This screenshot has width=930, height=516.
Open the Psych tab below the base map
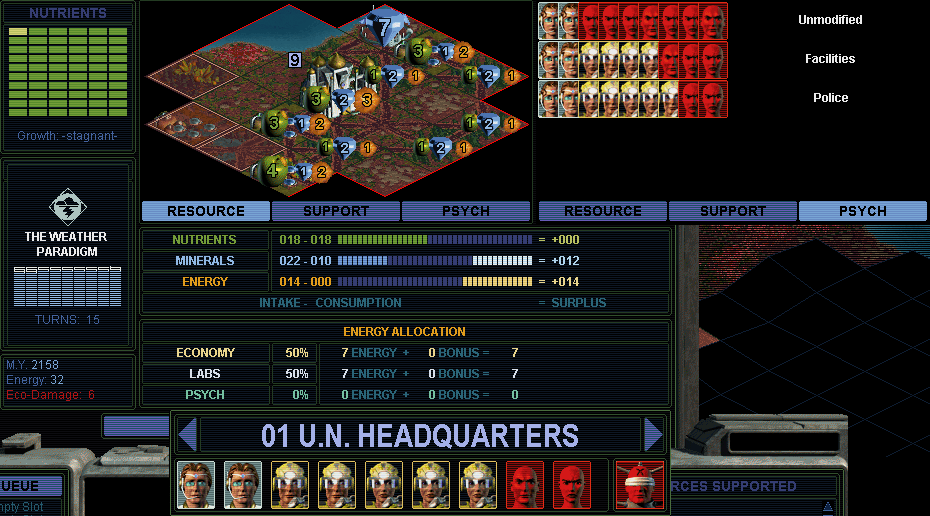[x=466, y=211]
